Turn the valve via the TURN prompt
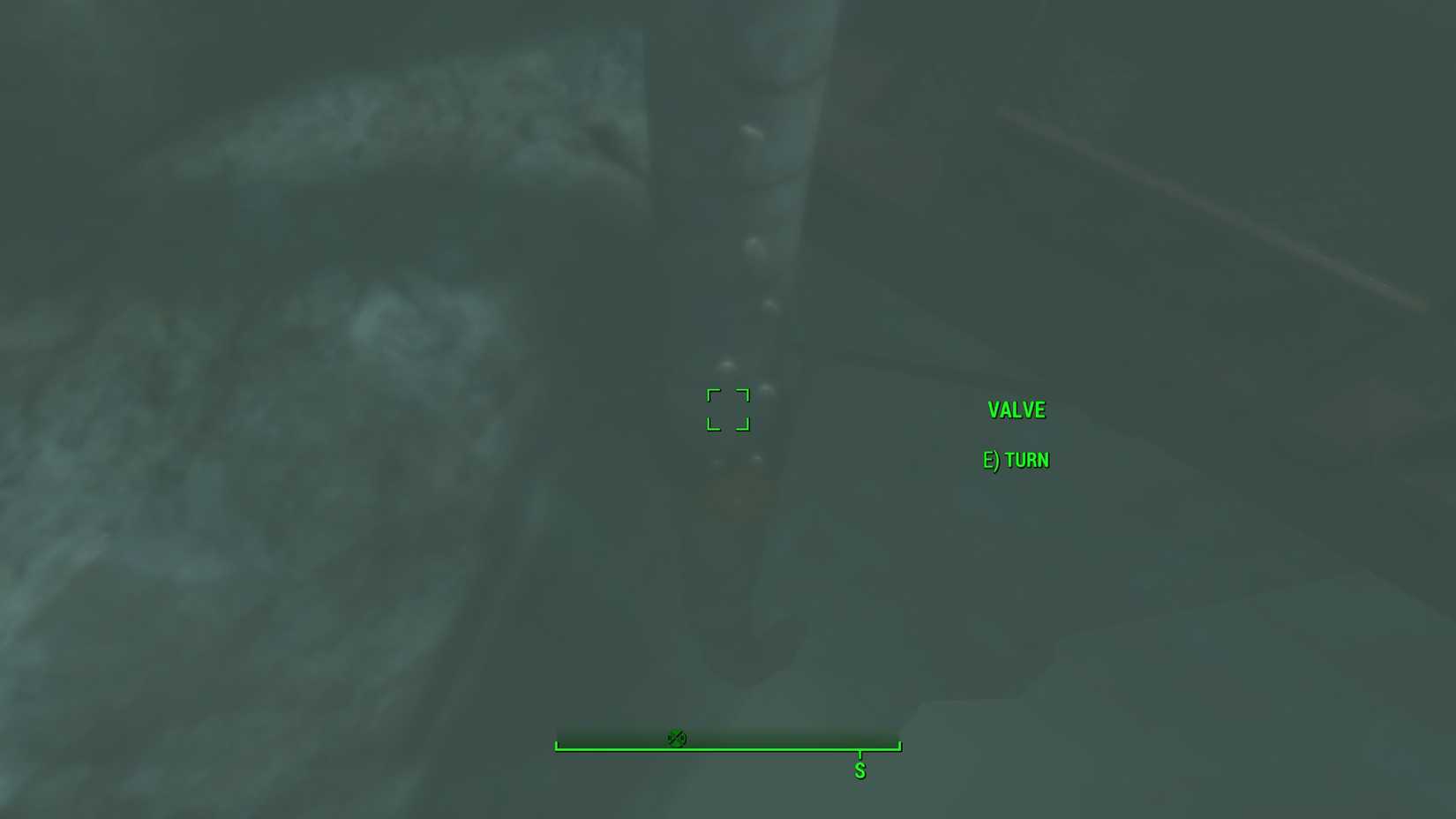 (x=1026, y=460)
